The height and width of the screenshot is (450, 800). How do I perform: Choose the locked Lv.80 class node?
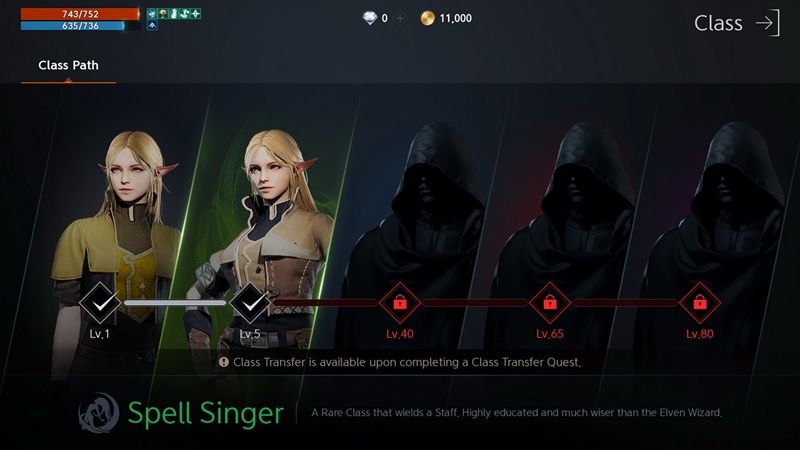click(x=699, y=300)
